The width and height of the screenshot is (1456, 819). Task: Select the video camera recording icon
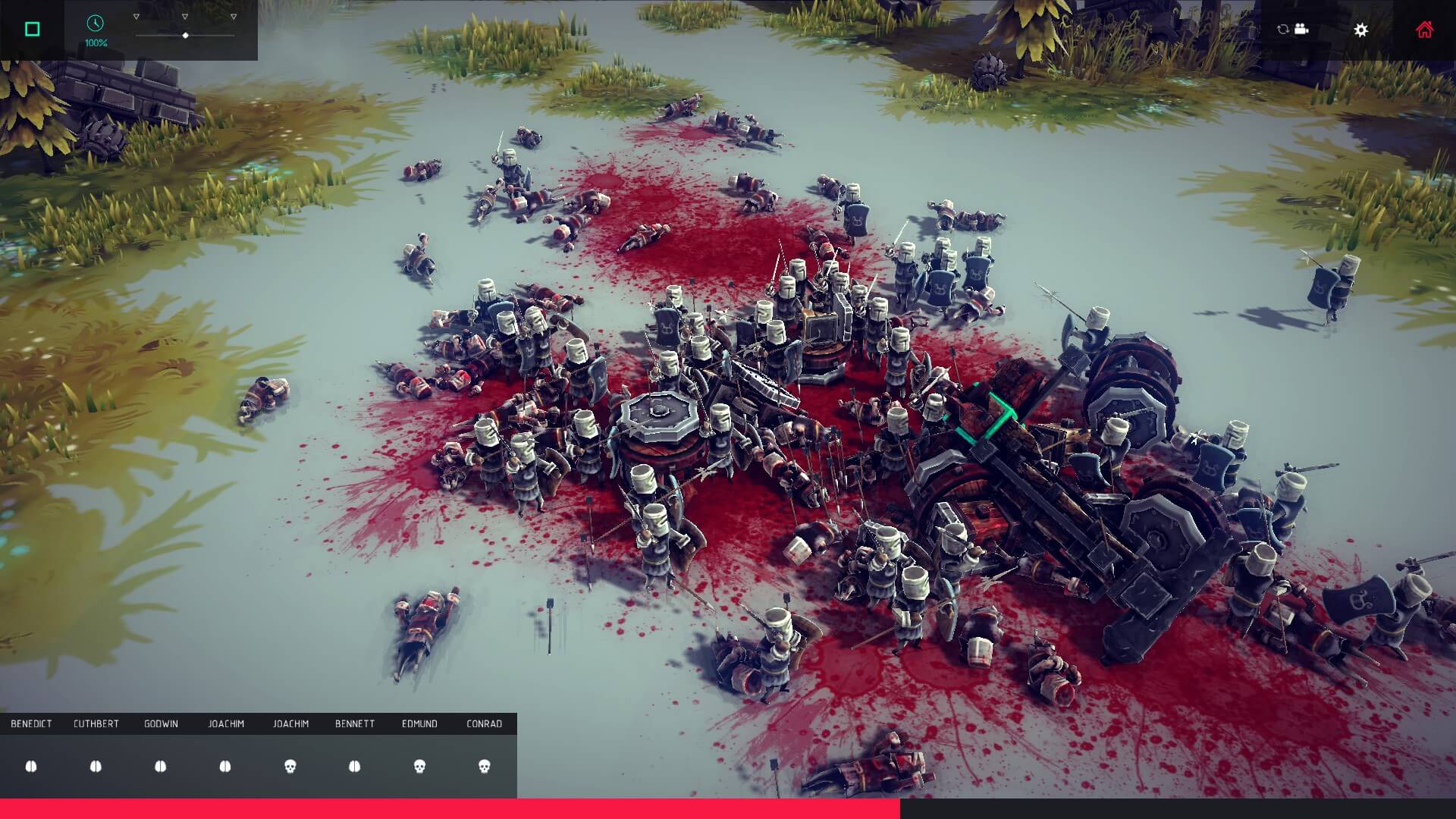click(x=1301, y=29)
